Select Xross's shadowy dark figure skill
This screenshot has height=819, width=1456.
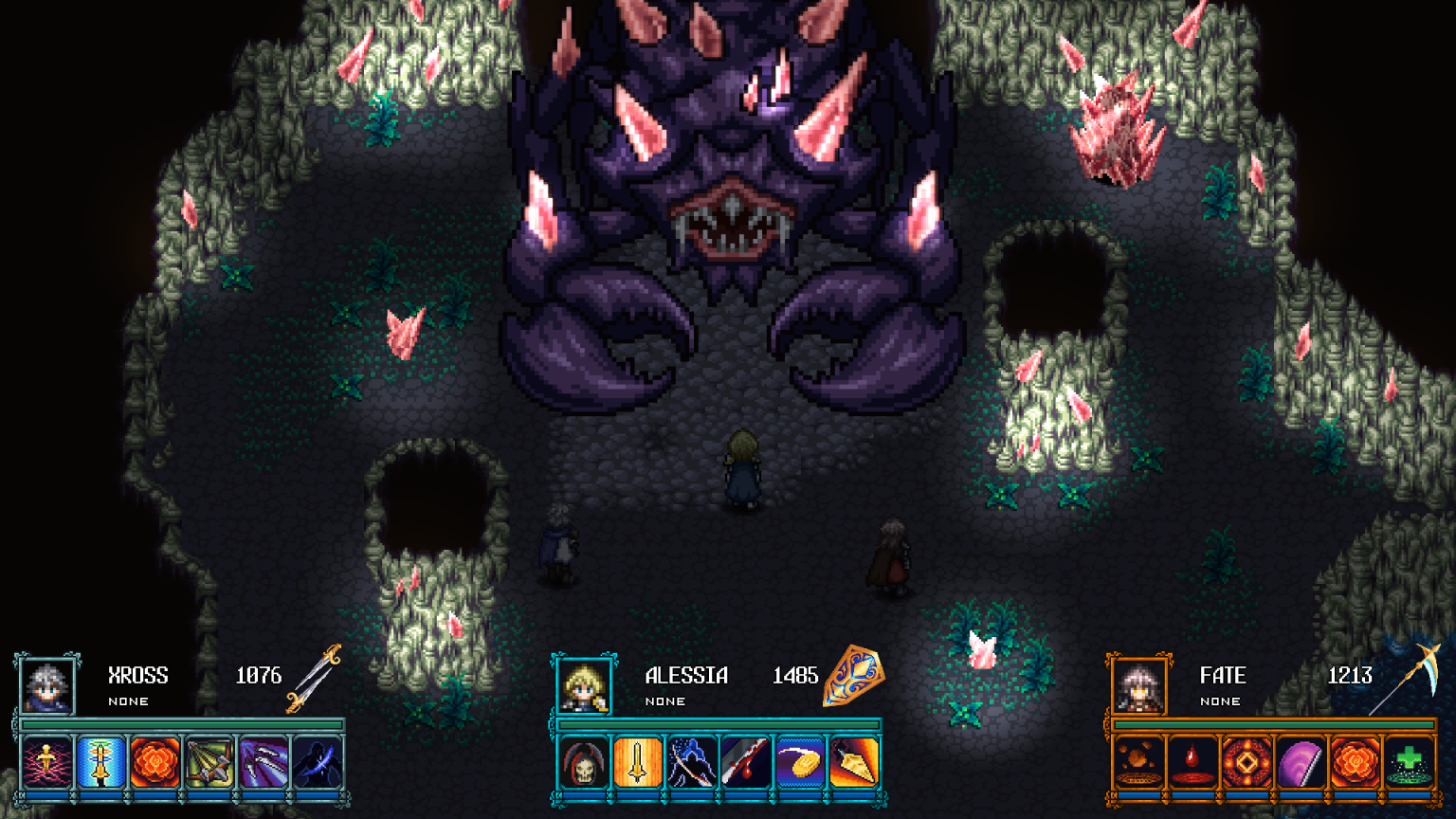[x=318, y=763]
